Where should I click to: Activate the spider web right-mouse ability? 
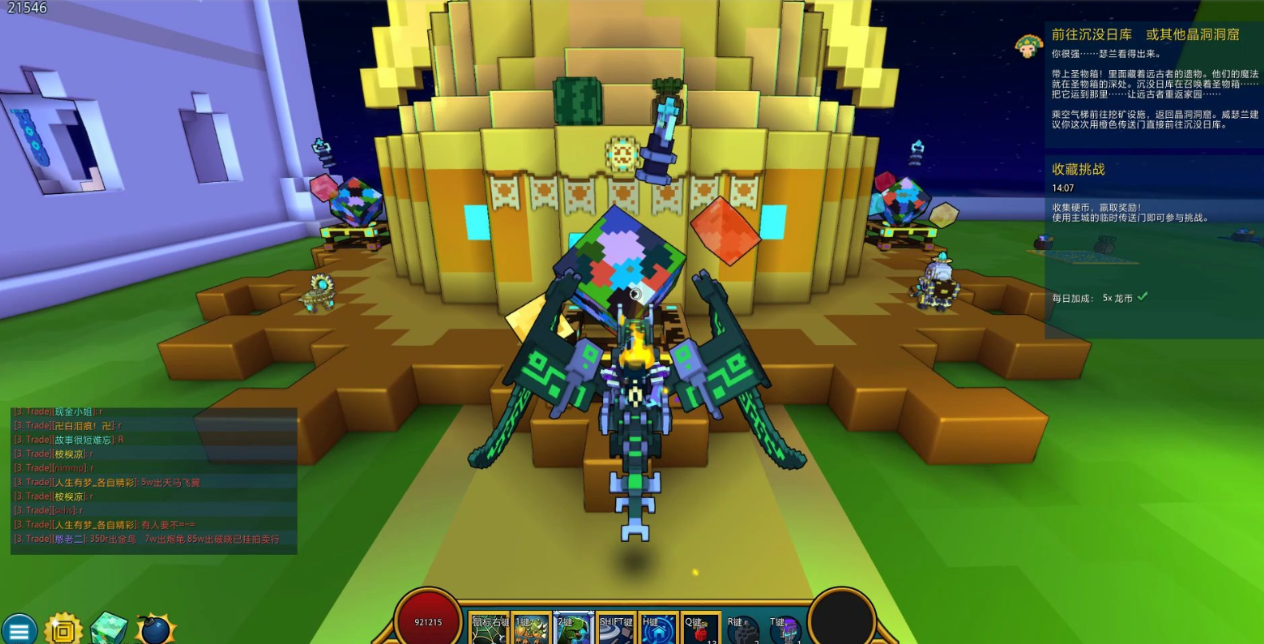[x=489, y=631]
